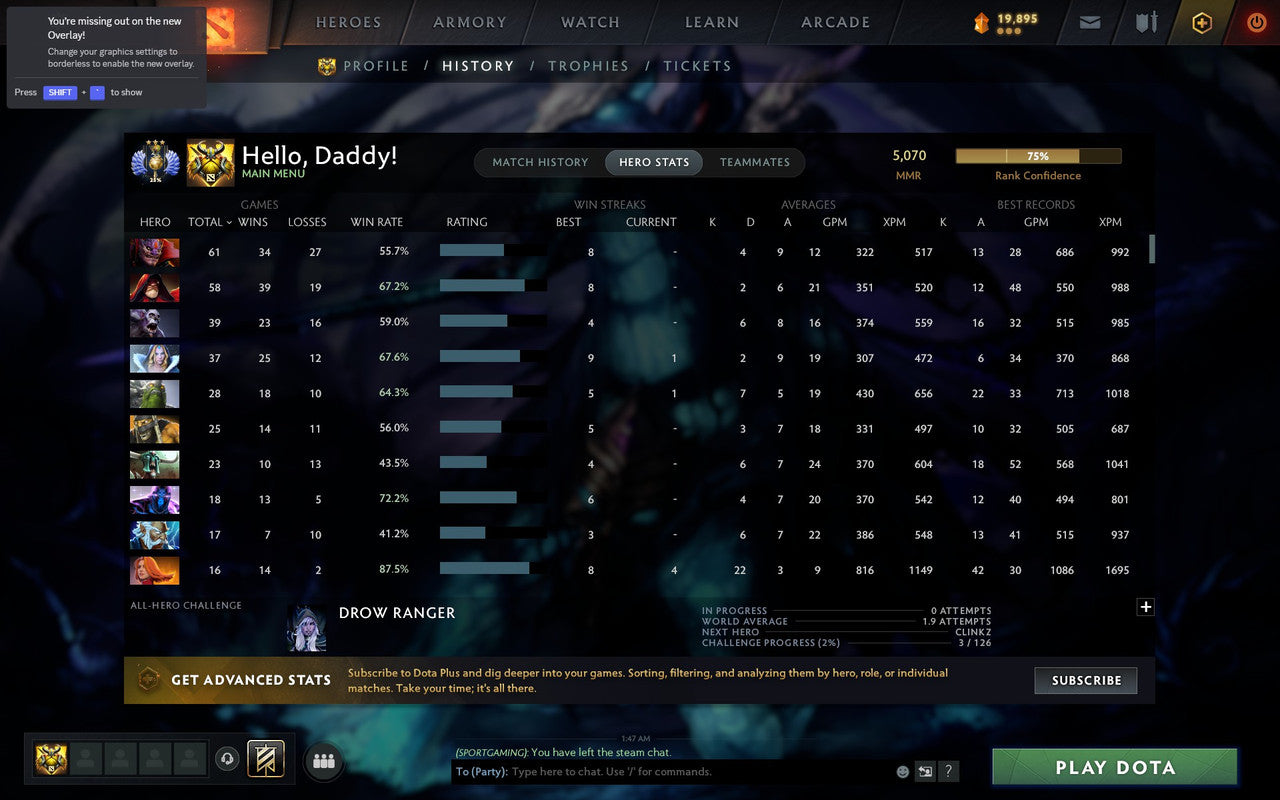
Task: Click the red power exit icon
Action: click(x=1256, y=22)
